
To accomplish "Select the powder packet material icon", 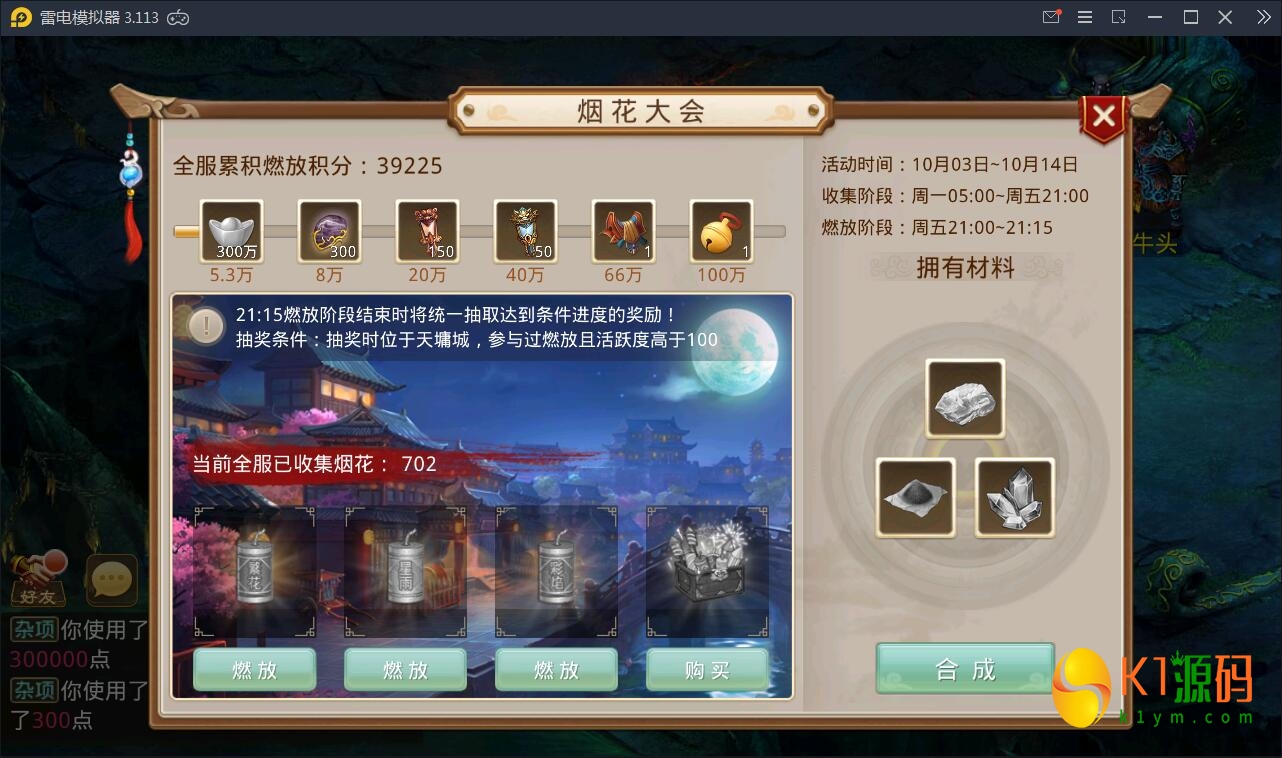I will tap(914, 497).
